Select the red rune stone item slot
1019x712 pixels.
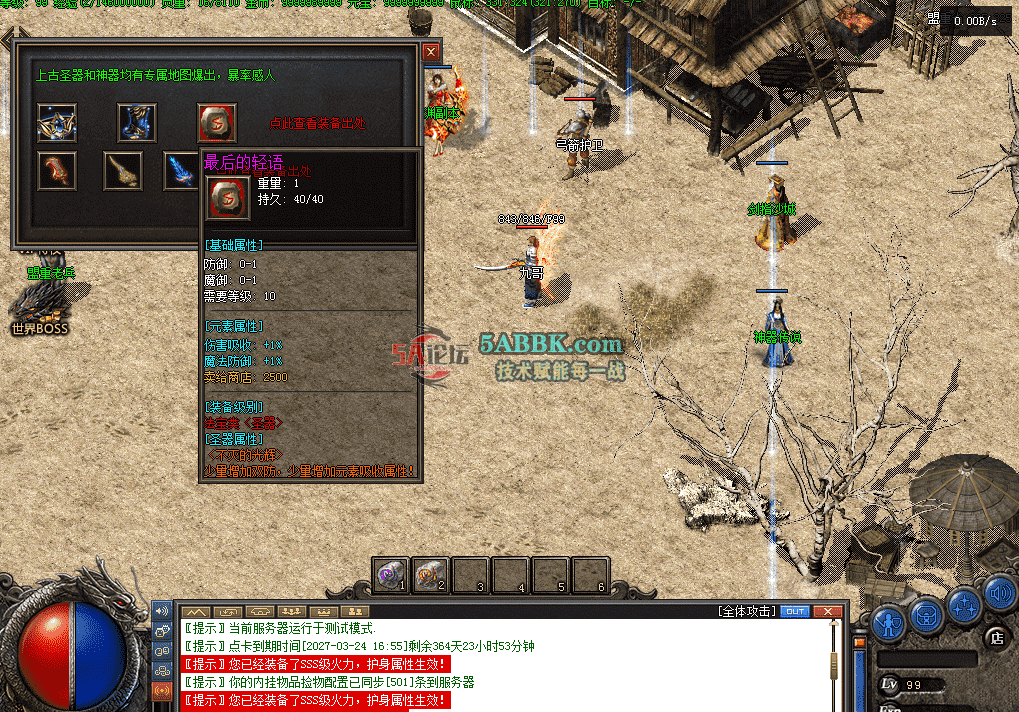pos(216,122)
